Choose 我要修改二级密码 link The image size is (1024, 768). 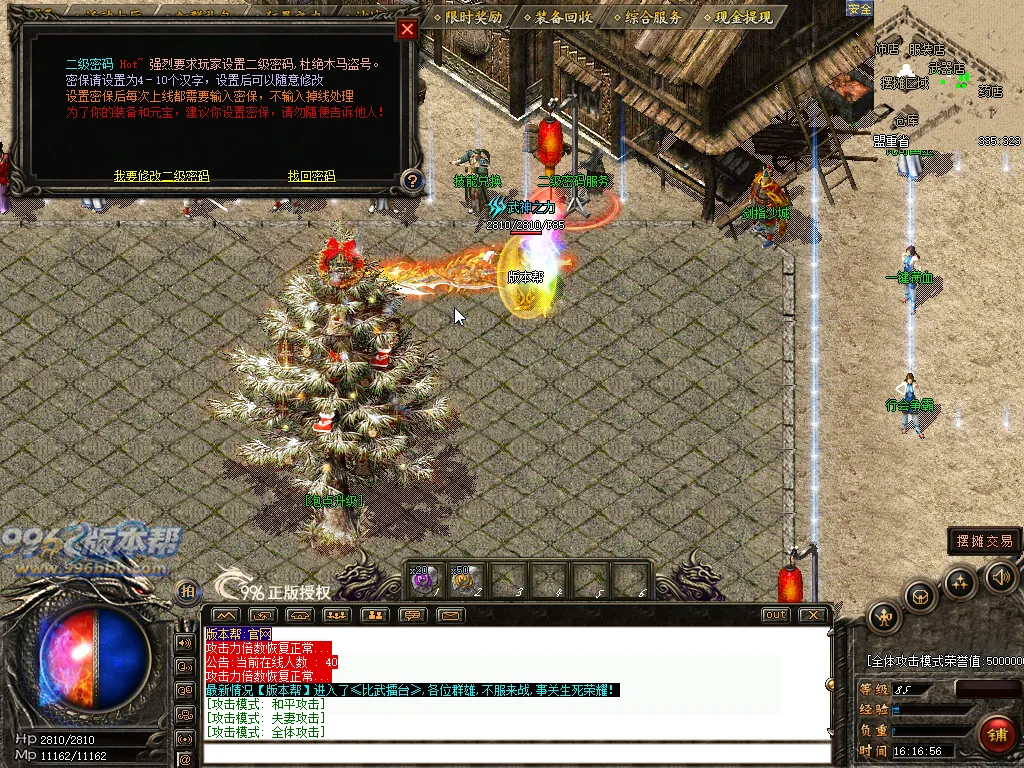tap(161, 176)
